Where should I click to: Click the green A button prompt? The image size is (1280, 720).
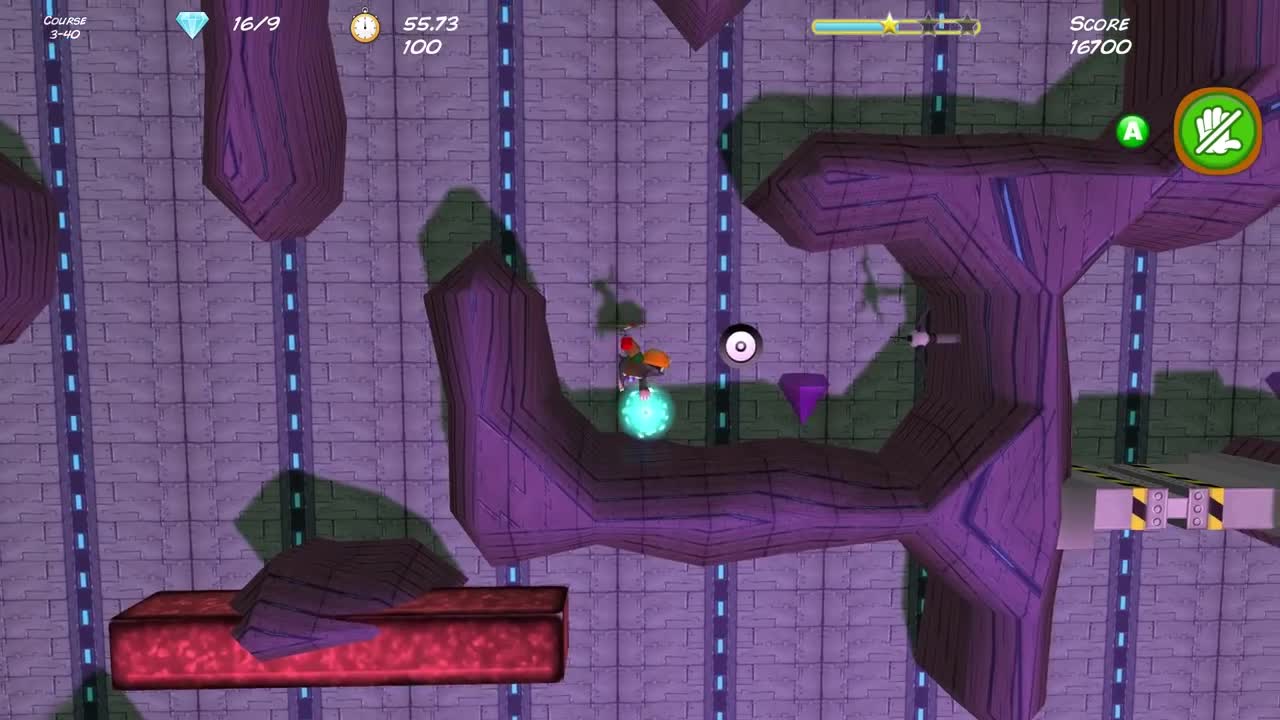[x=1131, y=131]
